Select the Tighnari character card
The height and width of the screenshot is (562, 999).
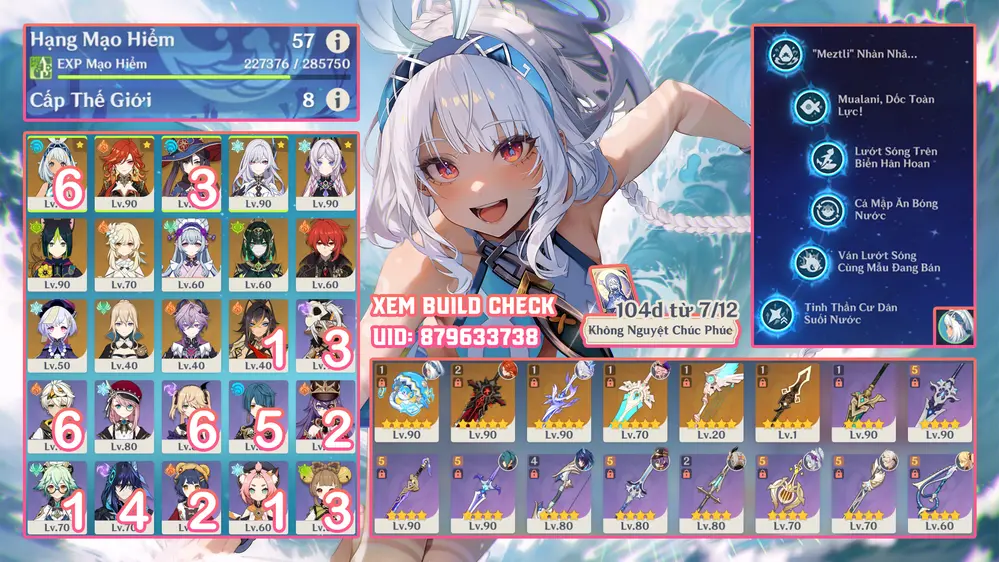click(x=59, y=254)
